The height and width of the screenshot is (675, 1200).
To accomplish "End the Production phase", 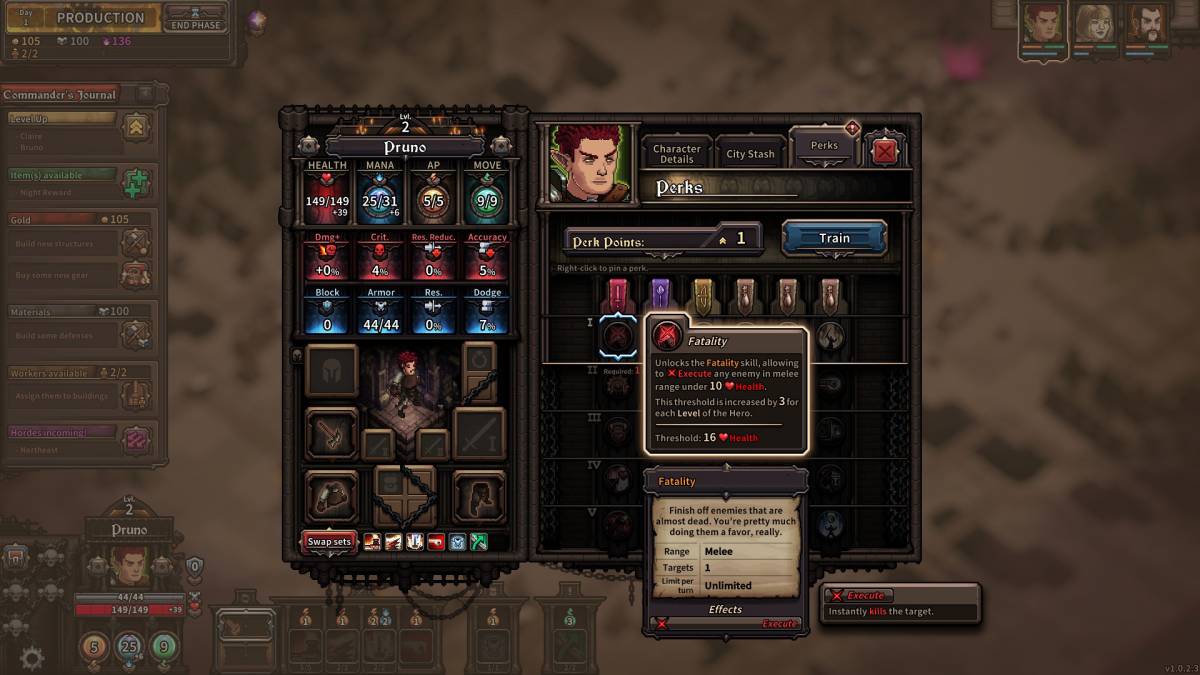I will pos(195,19).
